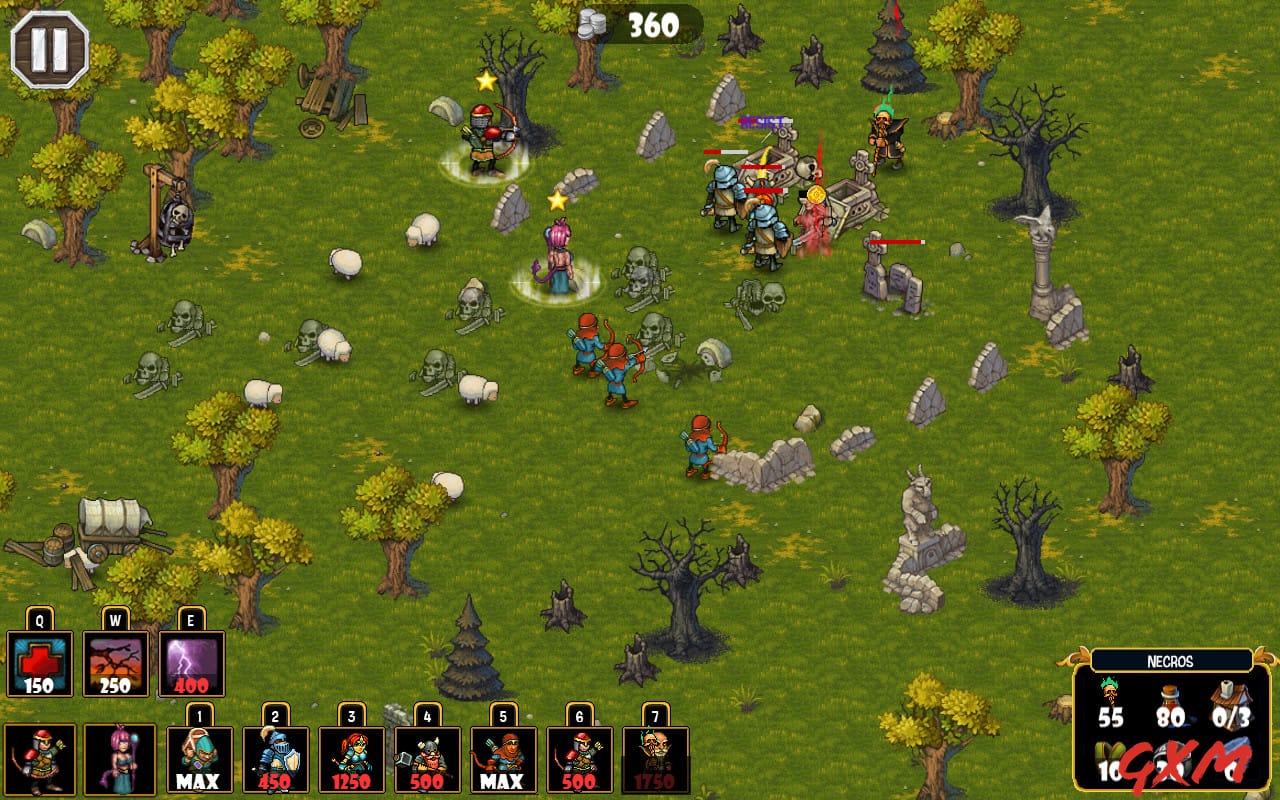The height and width of the screenshot is (800, 1280).
Task: Pick the viking unit in slot 4
Action: pos(428,757)
